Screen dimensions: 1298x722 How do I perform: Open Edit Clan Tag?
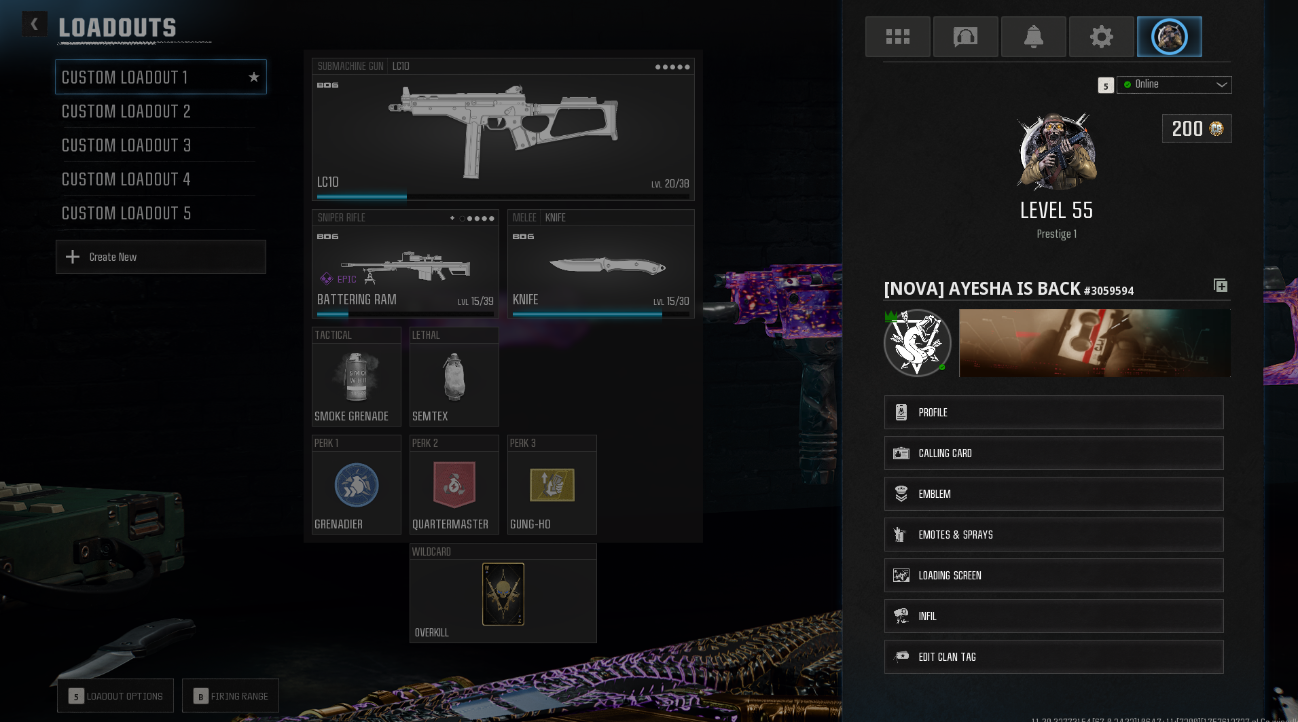(1053, 657)
